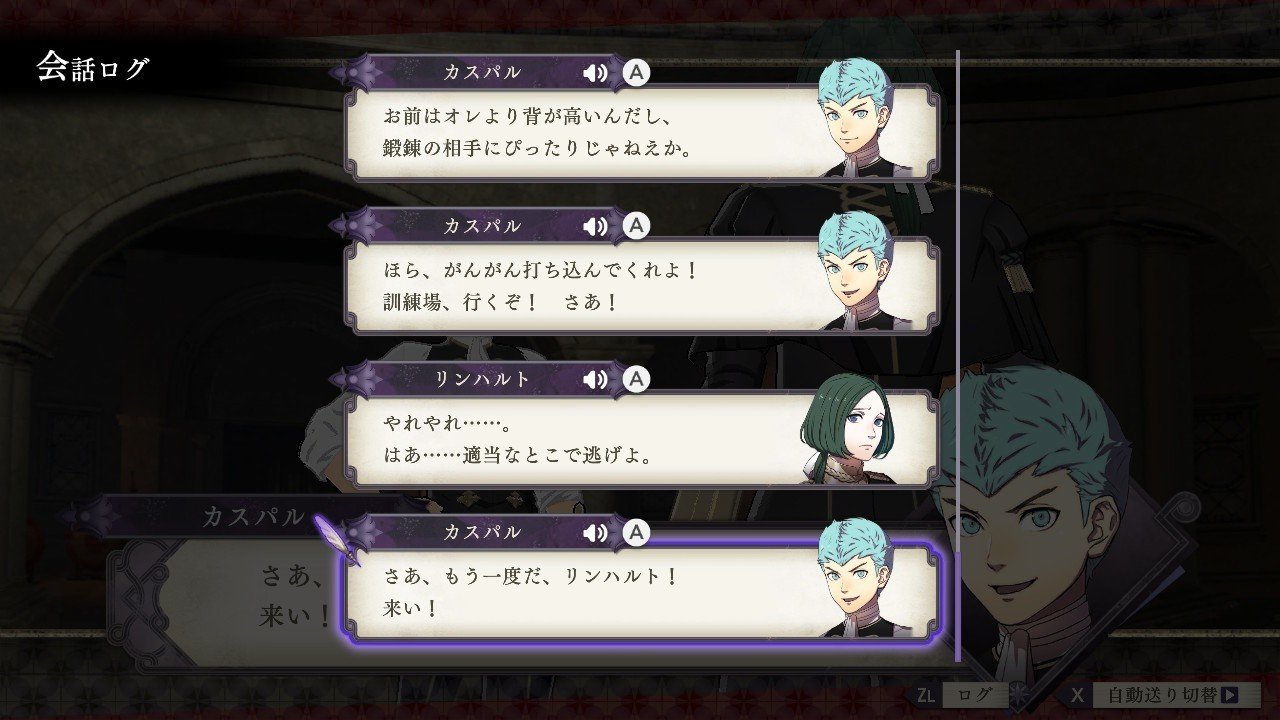This screenshot has height=720, width=1280.
Task: Play audio on highlighted final カスパル message
Action: pos(593,533)
